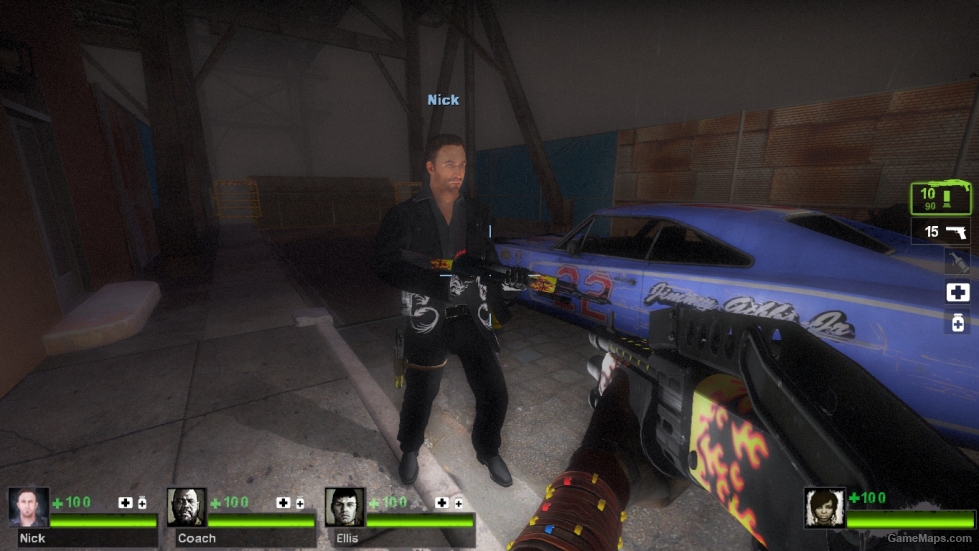
Task: Switch to the pistol weapon slot
Action: (x=943, y=232)
